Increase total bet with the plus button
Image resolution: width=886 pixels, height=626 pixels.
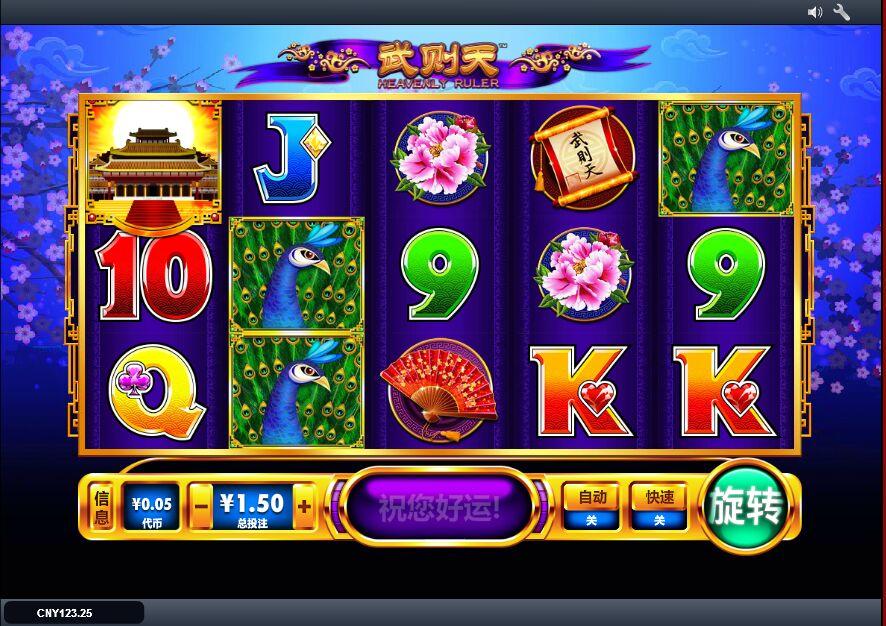(x=304, y=507)
